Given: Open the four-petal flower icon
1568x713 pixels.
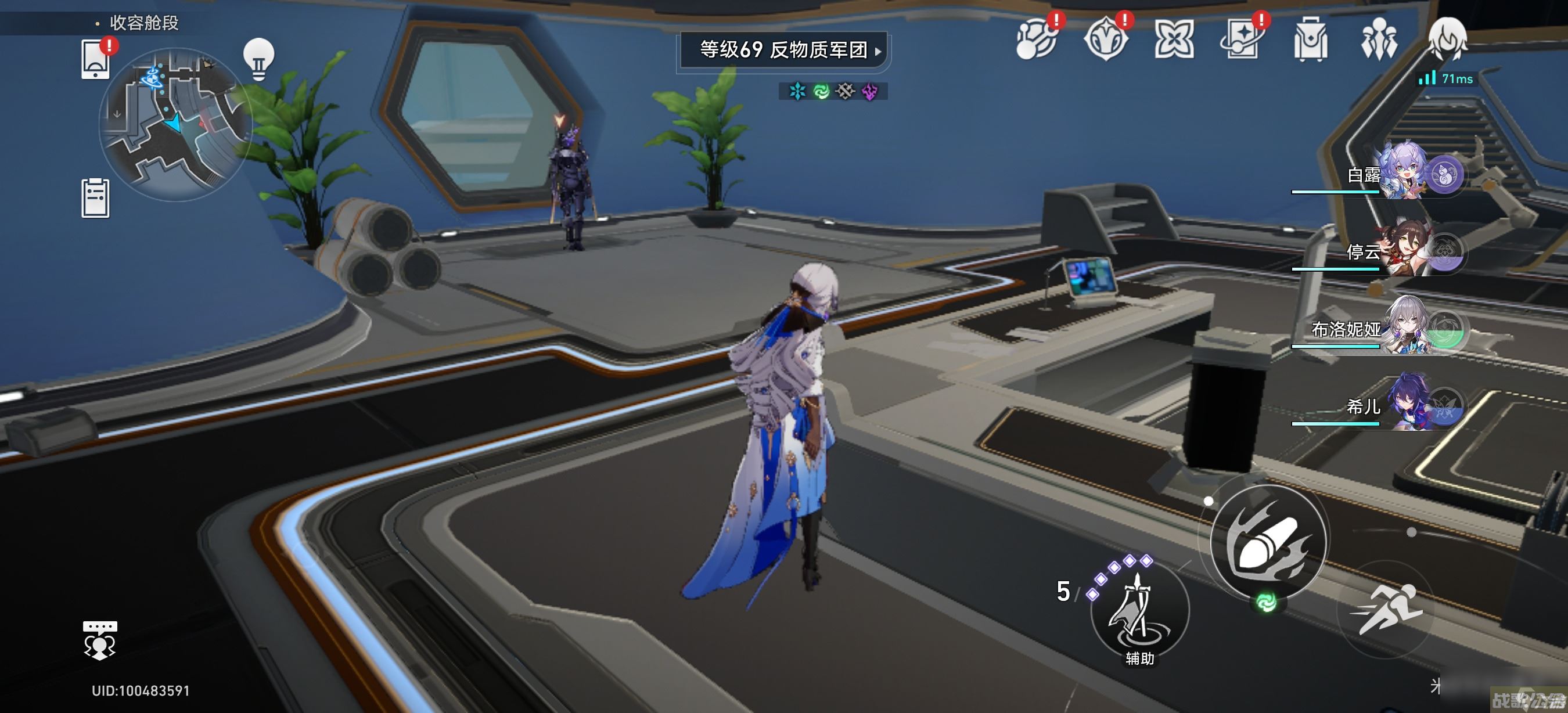Looking at the screenshot, I should tap(1174, 40).
